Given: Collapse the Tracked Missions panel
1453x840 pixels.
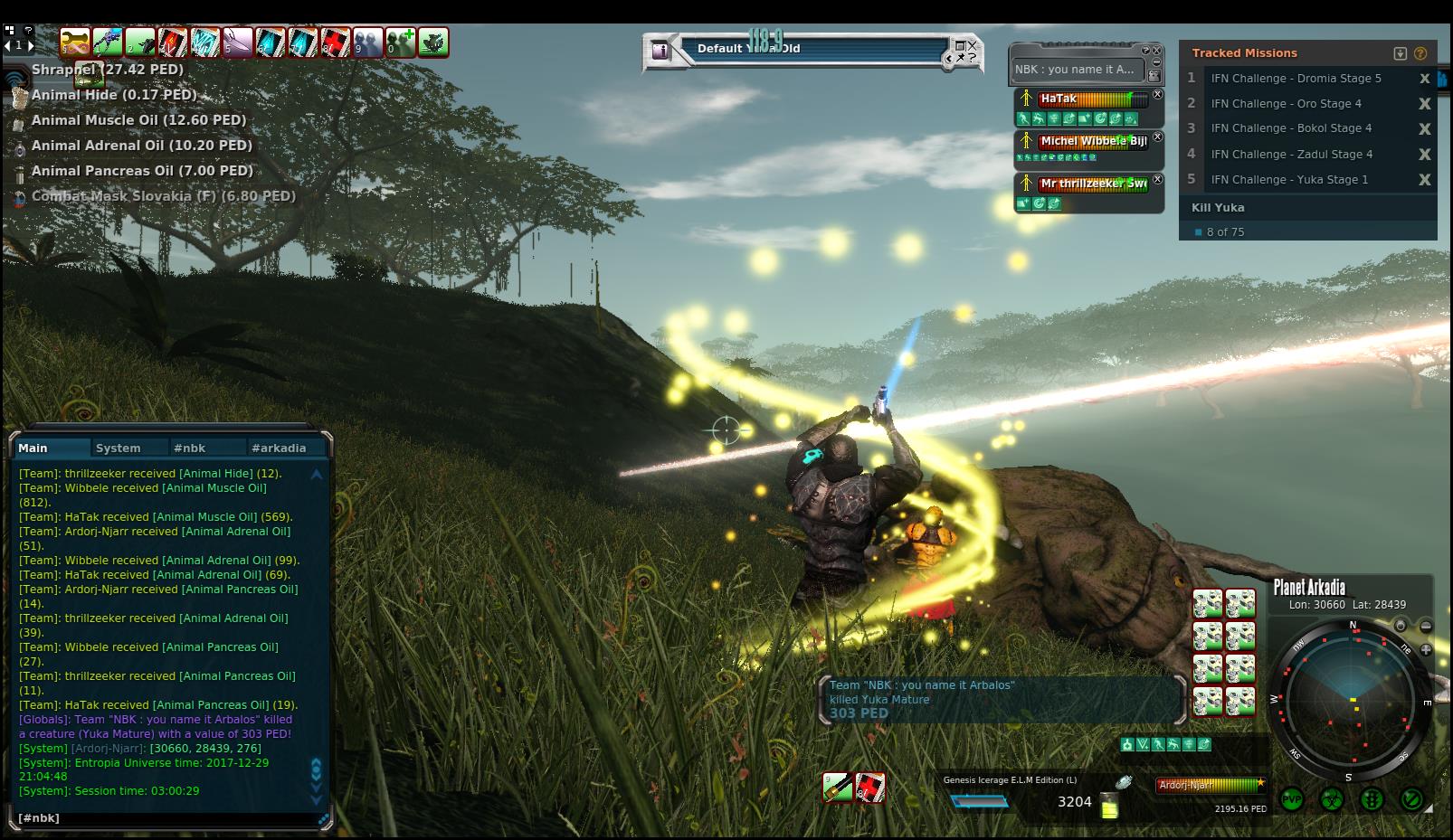Looking at the screenshot, I should (1401, 53).
